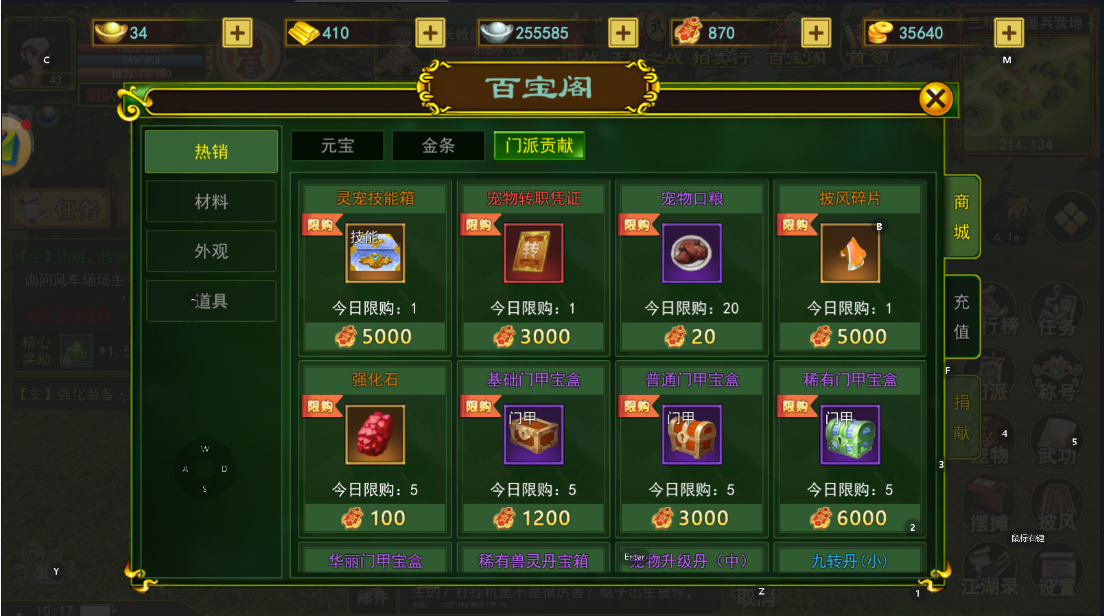Buy the 灵宠技能箱 item

pos(375,254)
